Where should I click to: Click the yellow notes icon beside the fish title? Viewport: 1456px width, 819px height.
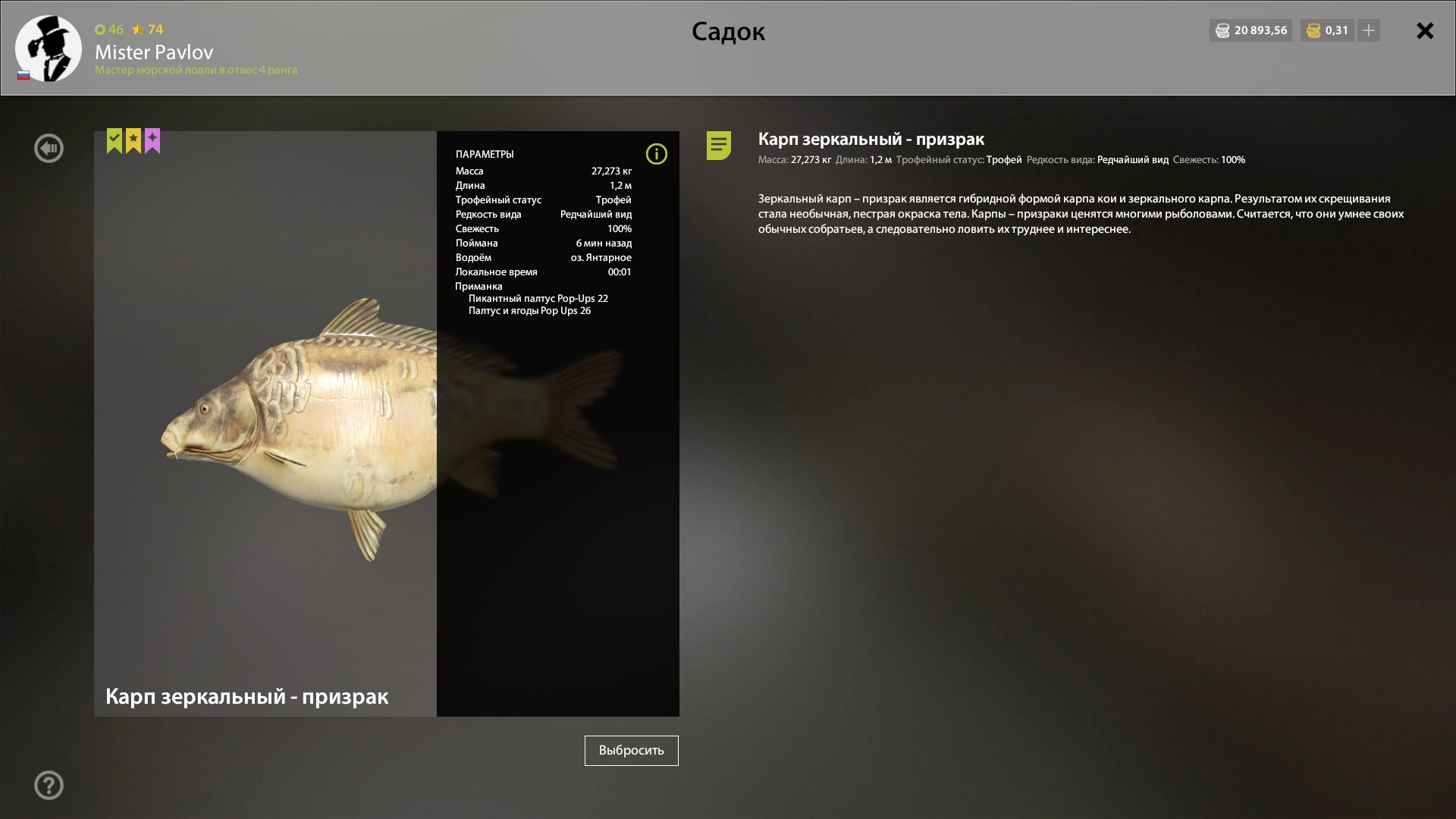click(718, 145)
